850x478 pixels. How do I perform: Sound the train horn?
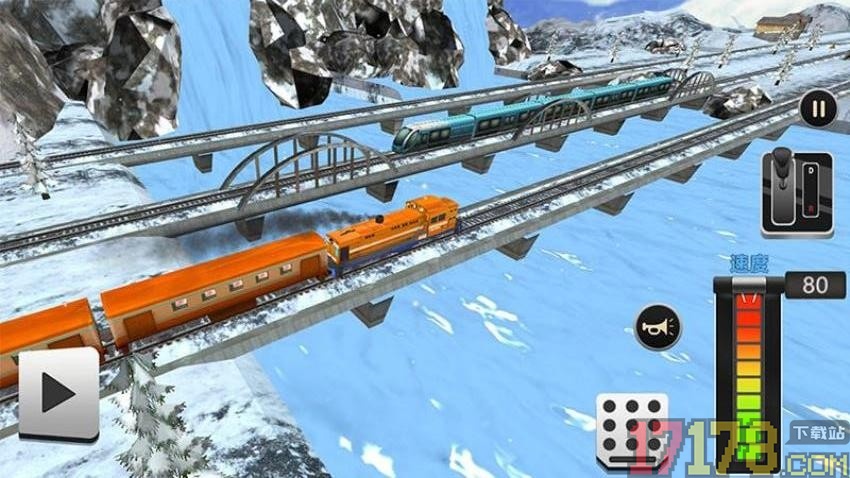click(658, 327)
